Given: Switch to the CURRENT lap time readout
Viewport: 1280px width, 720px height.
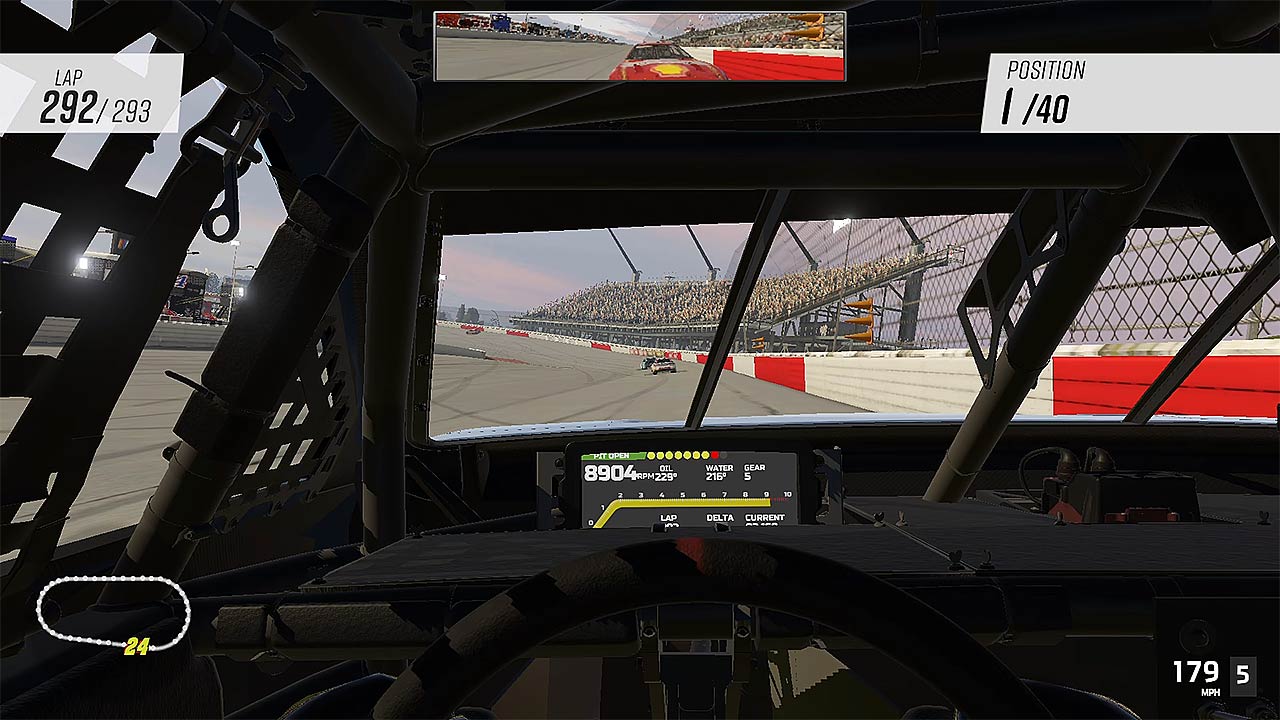Looking at the screenshot, I should [766, 517].
